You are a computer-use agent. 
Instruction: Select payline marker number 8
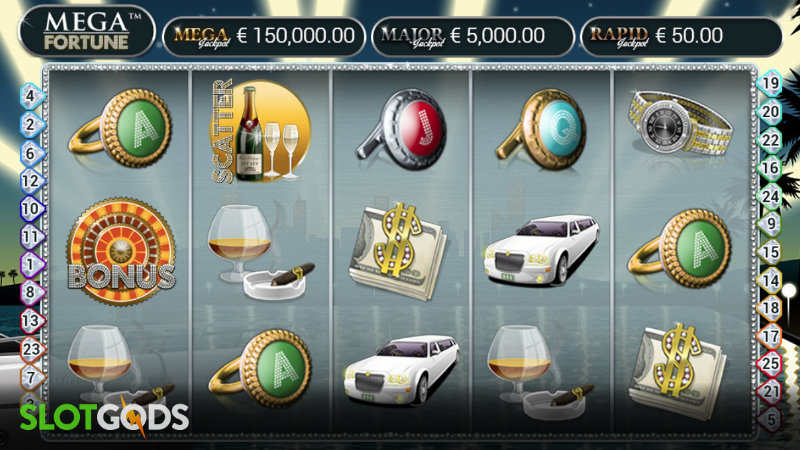[x=30, y=293]
